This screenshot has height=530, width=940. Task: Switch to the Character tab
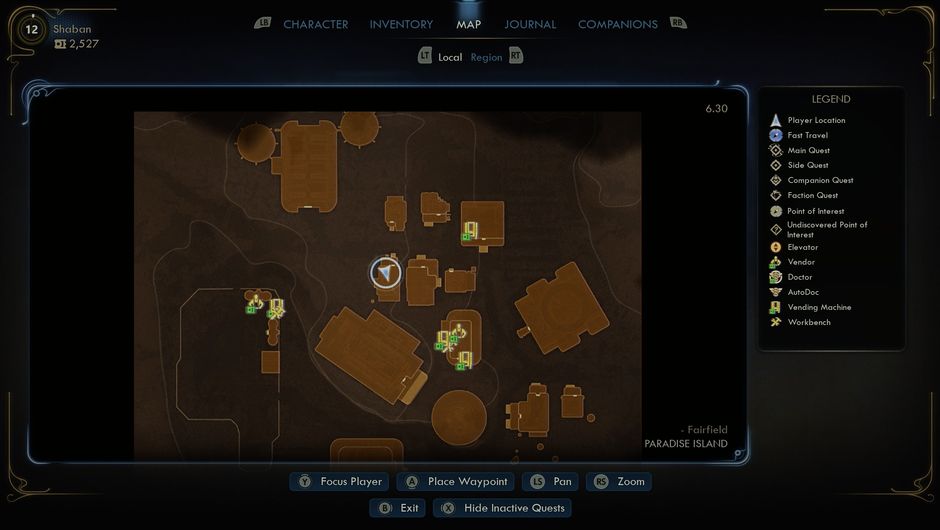pos(315,24)
